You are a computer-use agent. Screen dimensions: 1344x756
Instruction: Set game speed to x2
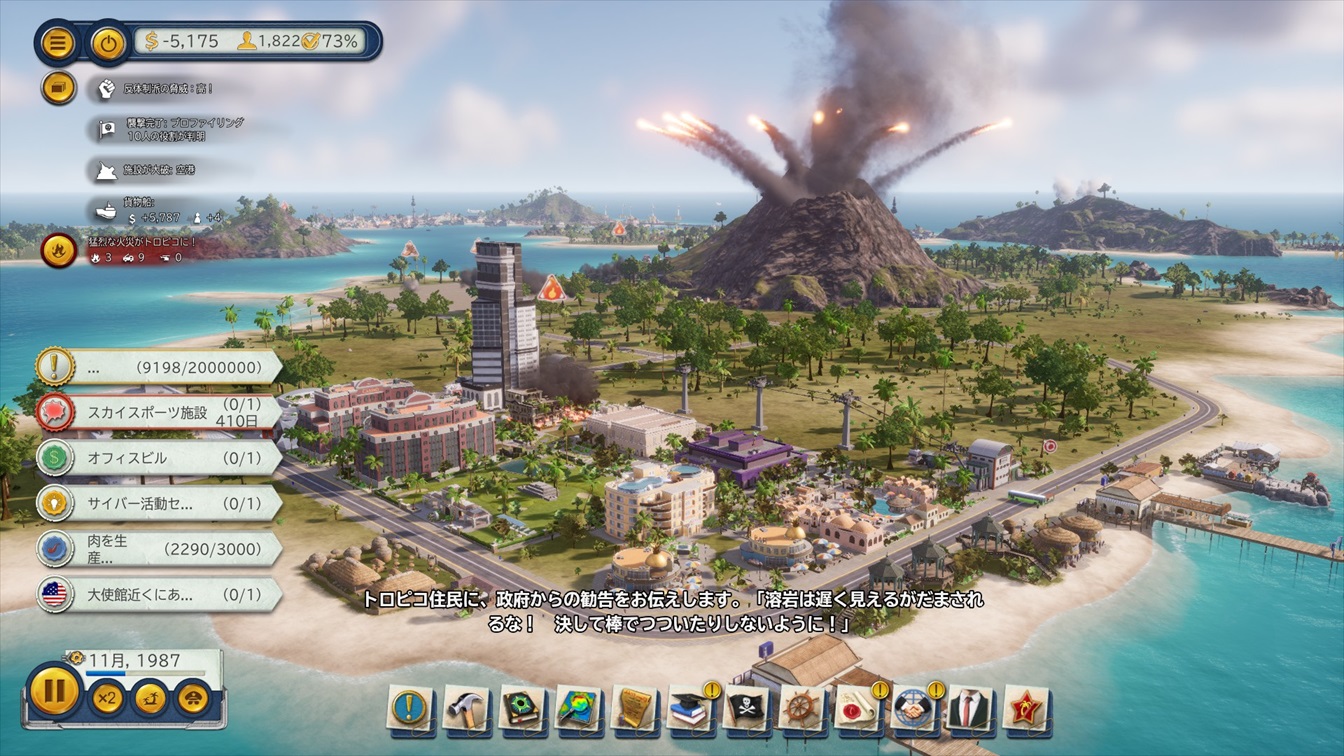(106, 697)
